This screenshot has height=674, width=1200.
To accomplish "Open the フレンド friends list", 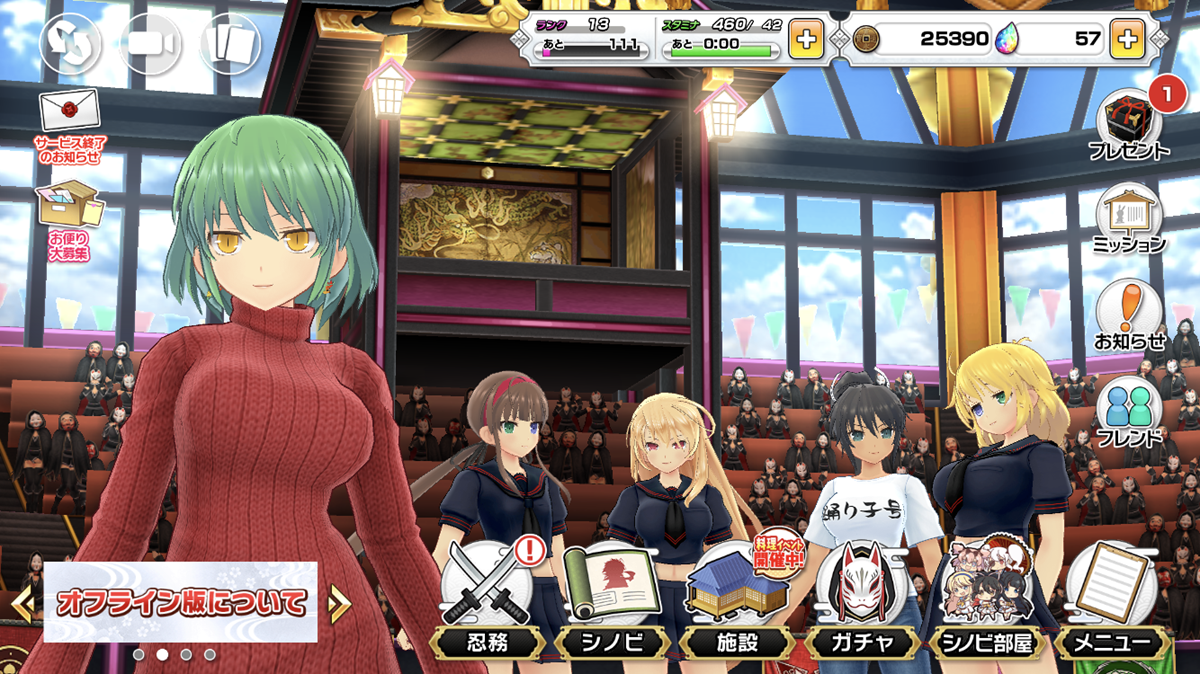I will click(x=1129, y=414).
